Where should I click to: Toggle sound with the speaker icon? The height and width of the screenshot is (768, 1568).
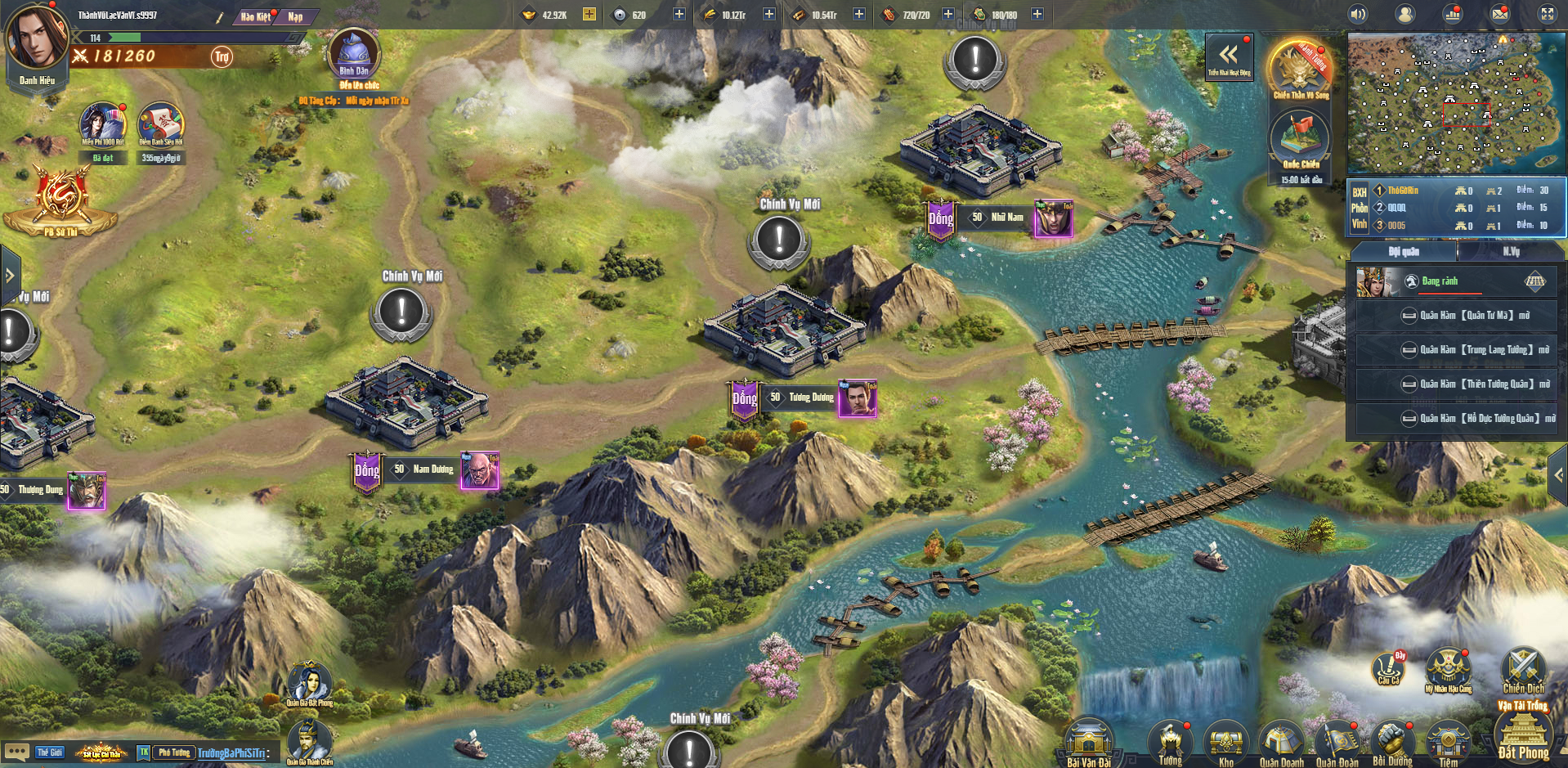1358,14
